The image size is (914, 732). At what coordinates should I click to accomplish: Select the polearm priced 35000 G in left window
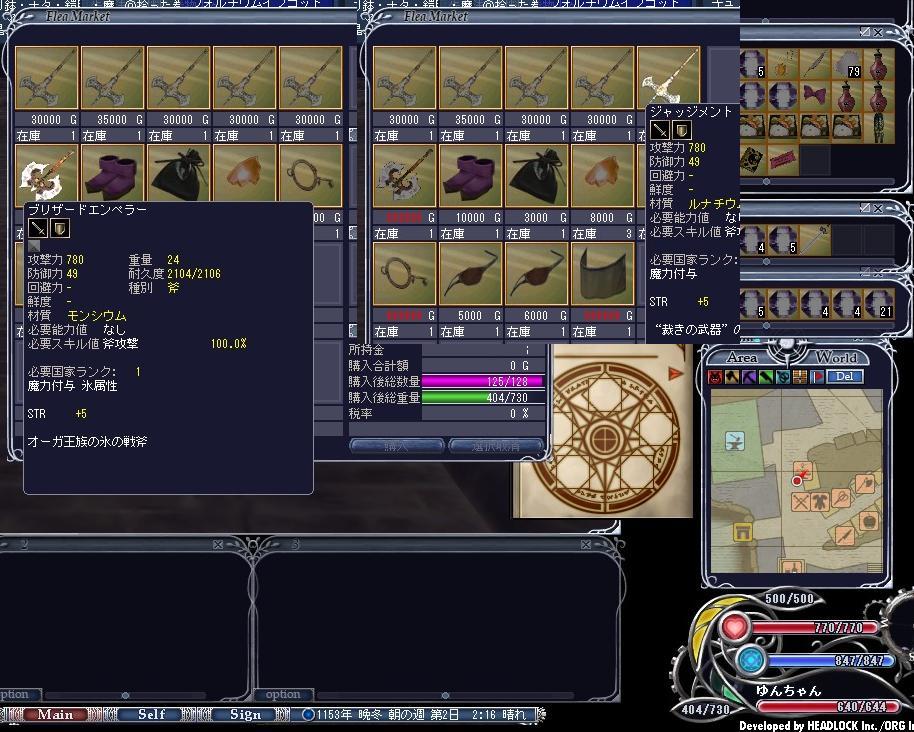[113, 78]
